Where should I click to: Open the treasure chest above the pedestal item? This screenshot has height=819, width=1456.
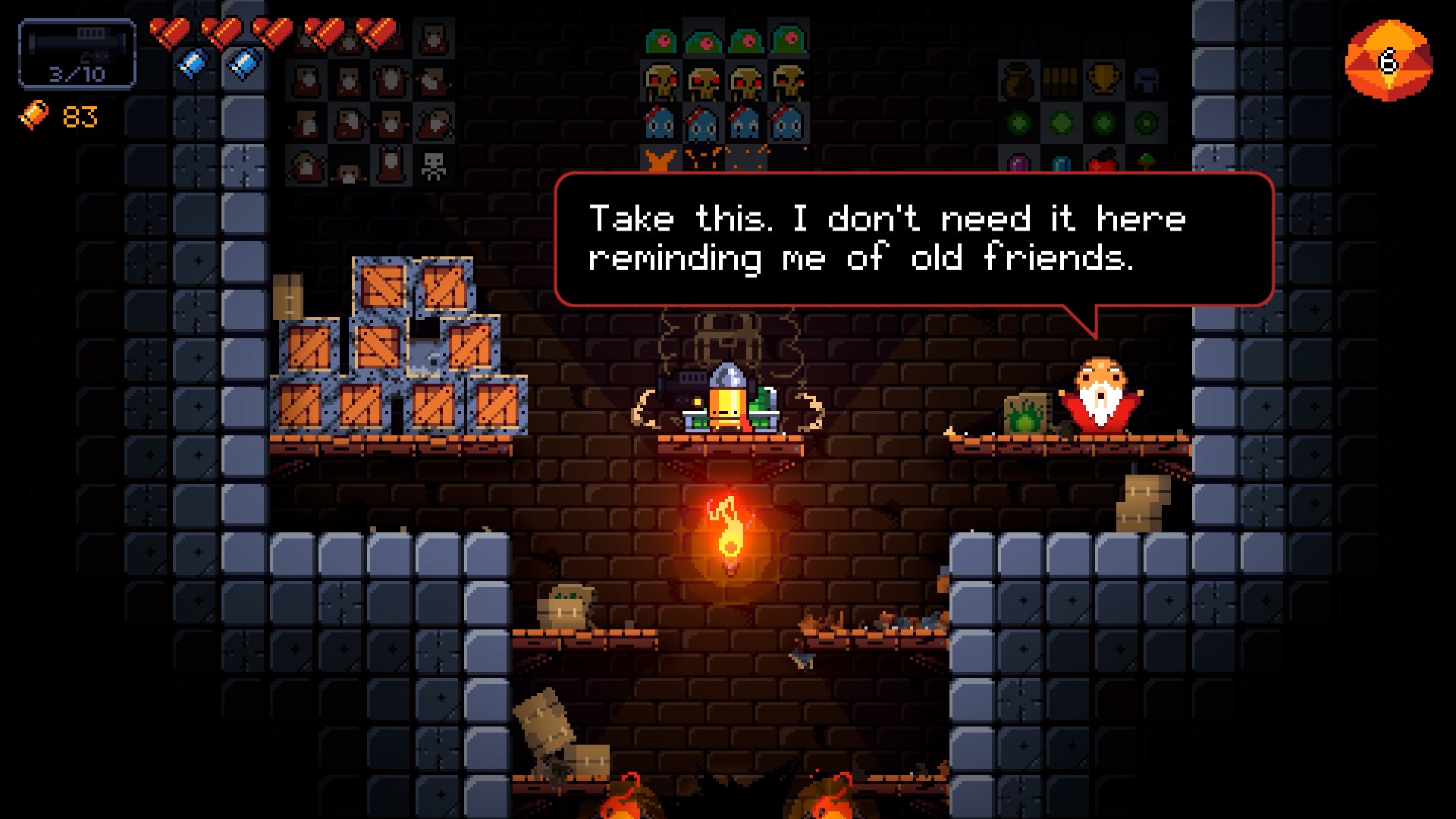point(726,334)
